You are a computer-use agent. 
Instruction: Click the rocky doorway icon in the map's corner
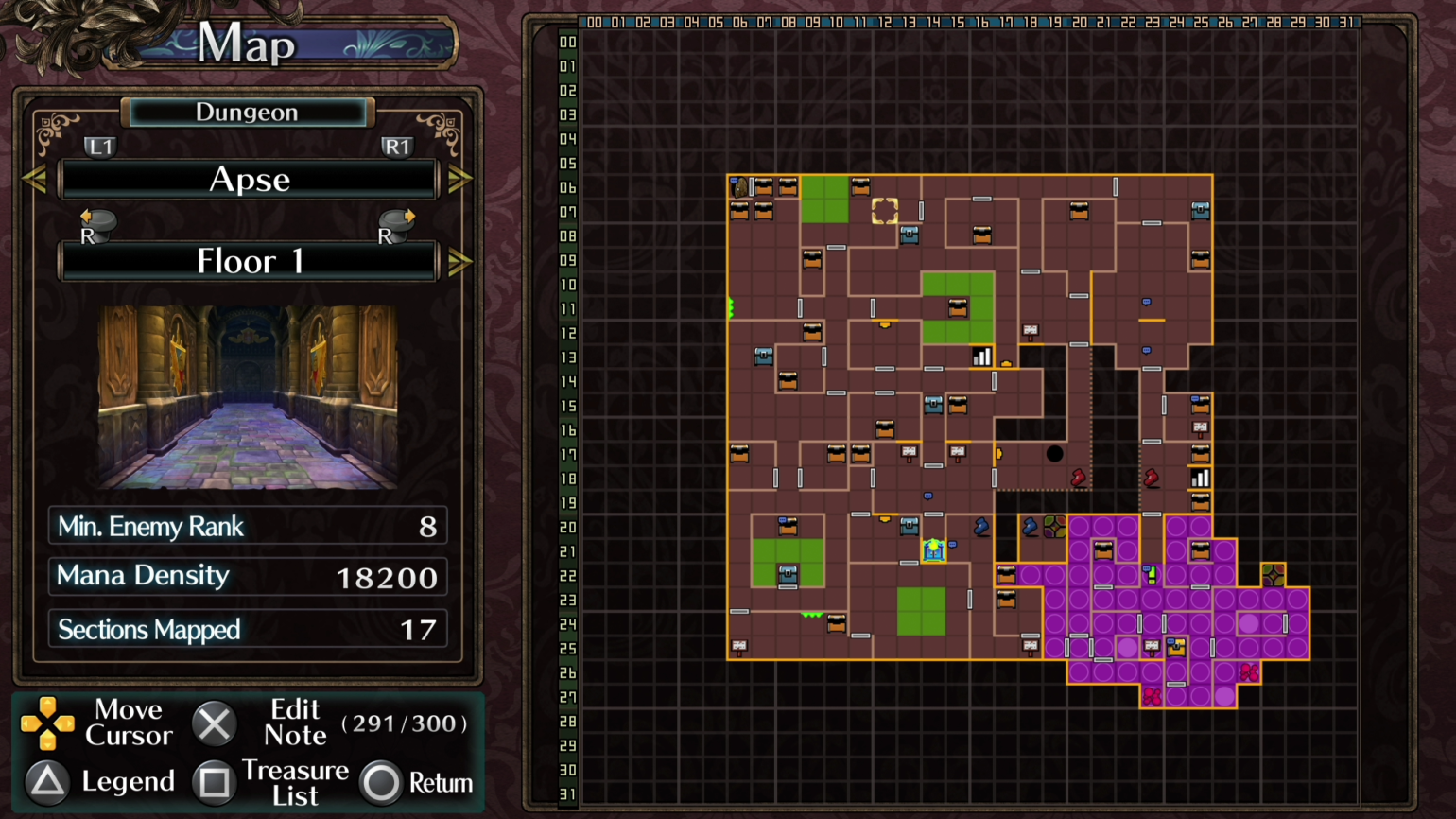pos(739,188)
